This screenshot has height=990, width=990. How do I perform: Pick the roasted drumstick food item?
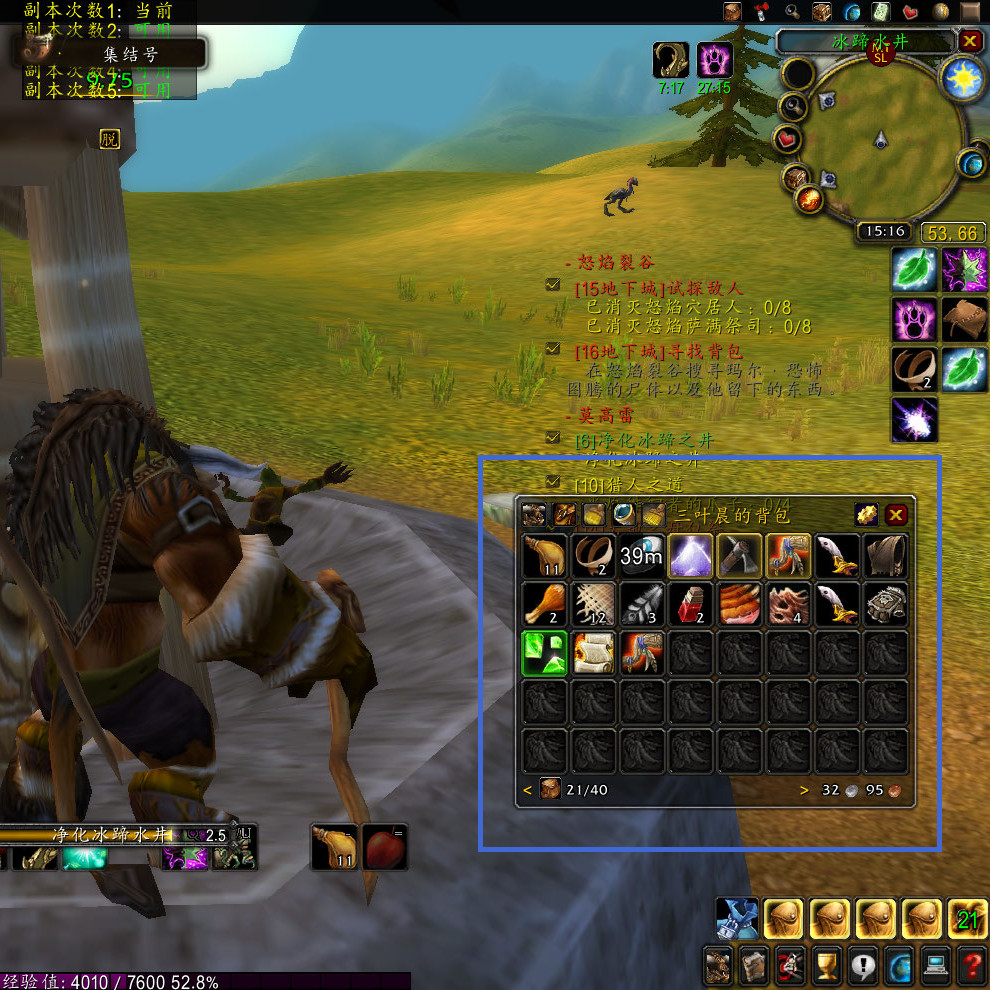[x=545, y=605]
